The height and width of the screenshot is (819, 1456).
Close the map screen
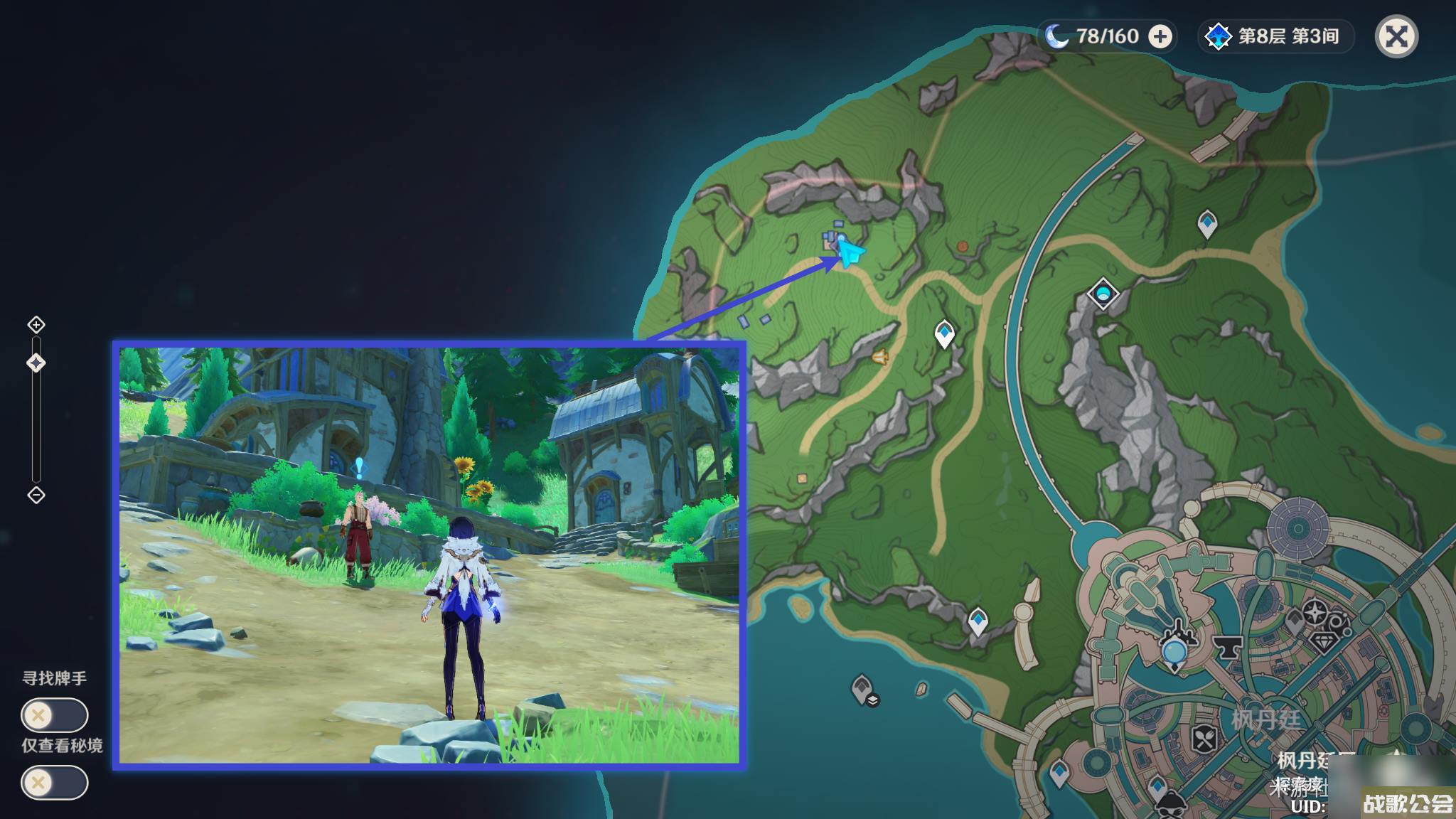(x=1396, y=37)
